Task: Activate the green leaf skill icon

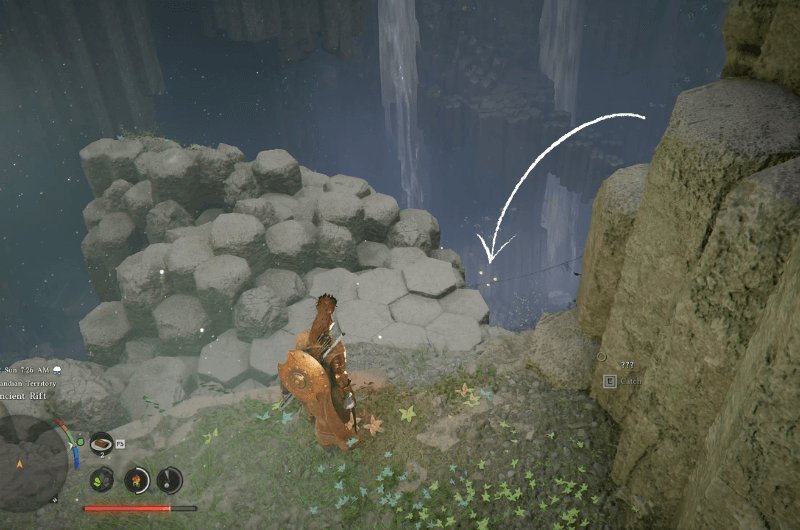Action: click(102, 480)
